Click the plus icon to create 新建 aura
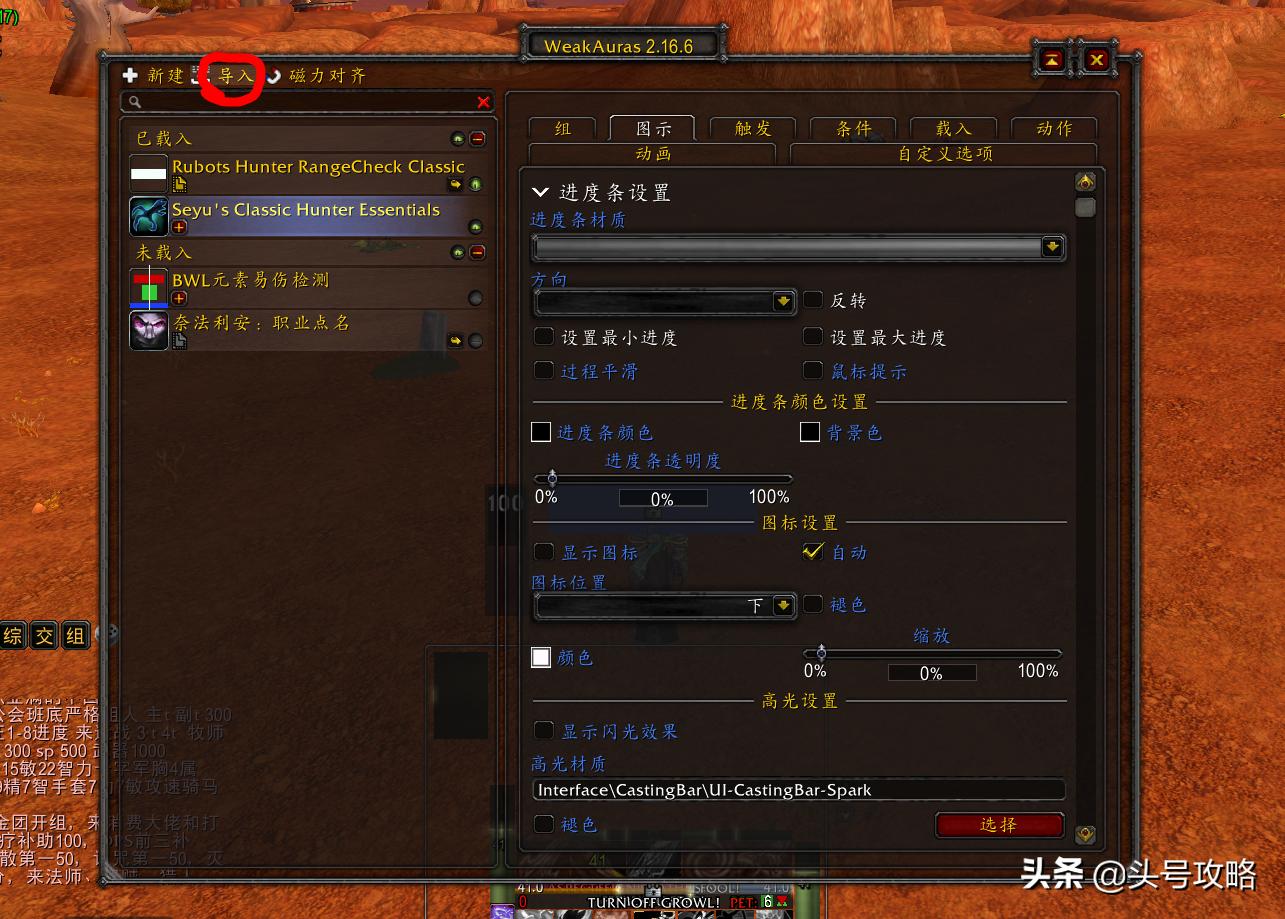 [129, 75]
